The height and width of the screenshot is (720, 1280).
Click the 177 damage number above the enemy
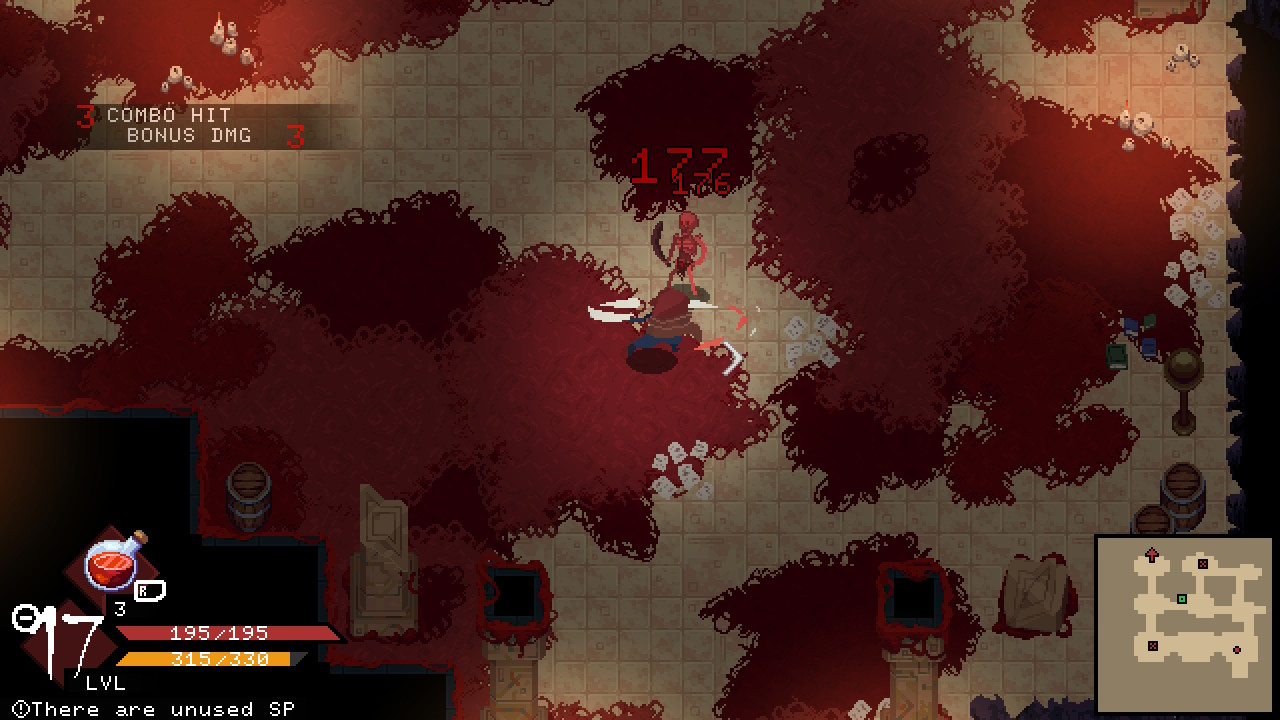[x=678, y=163]
